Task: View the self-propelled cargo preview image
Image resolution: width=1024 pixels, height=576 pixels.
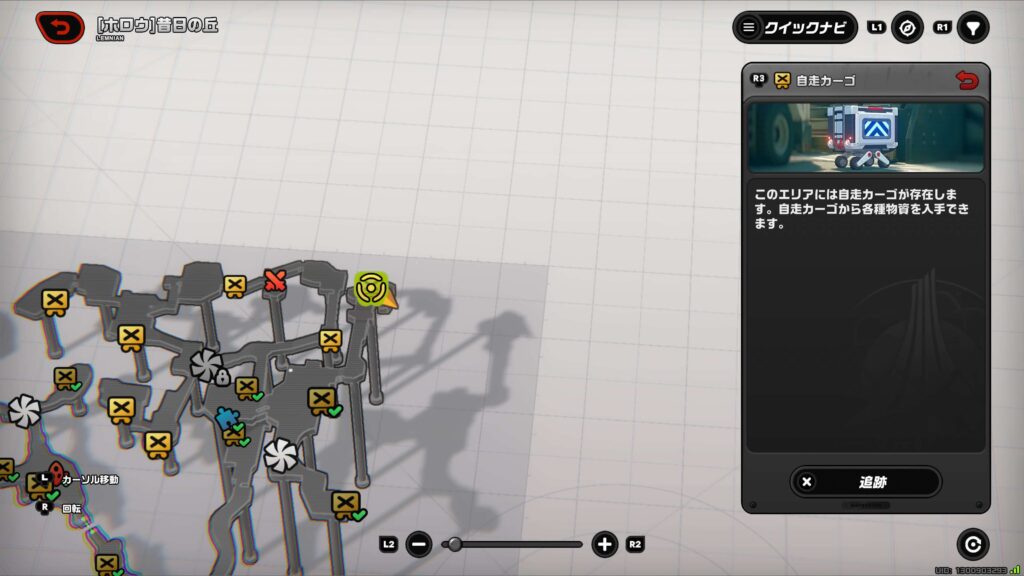Action: click(x=866, y=136)
